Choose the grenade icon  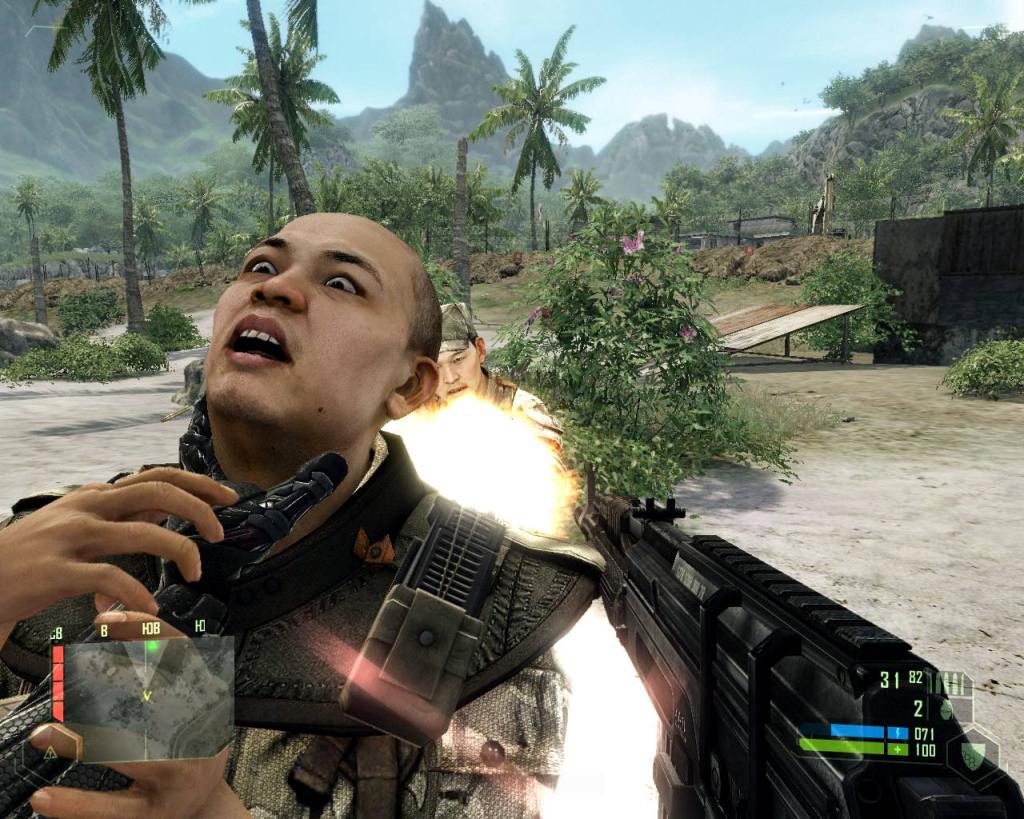click(947, 710)
